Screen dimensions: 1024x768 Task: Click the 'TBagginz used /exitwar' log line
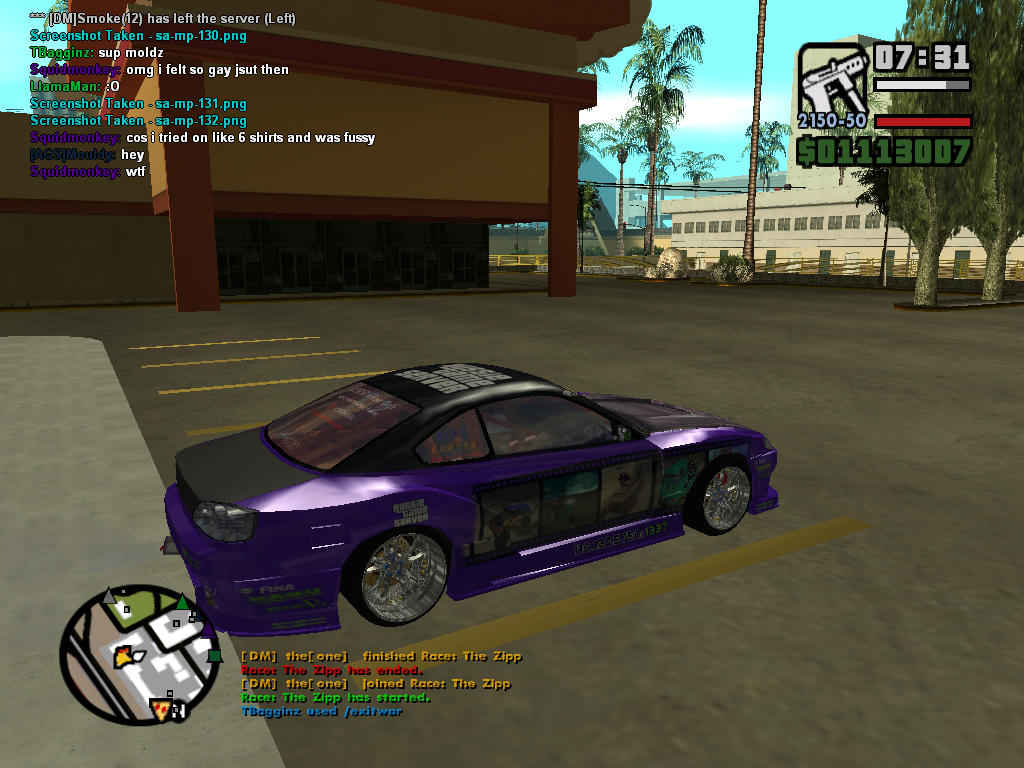pyautogui.click(x=321, y=711)
